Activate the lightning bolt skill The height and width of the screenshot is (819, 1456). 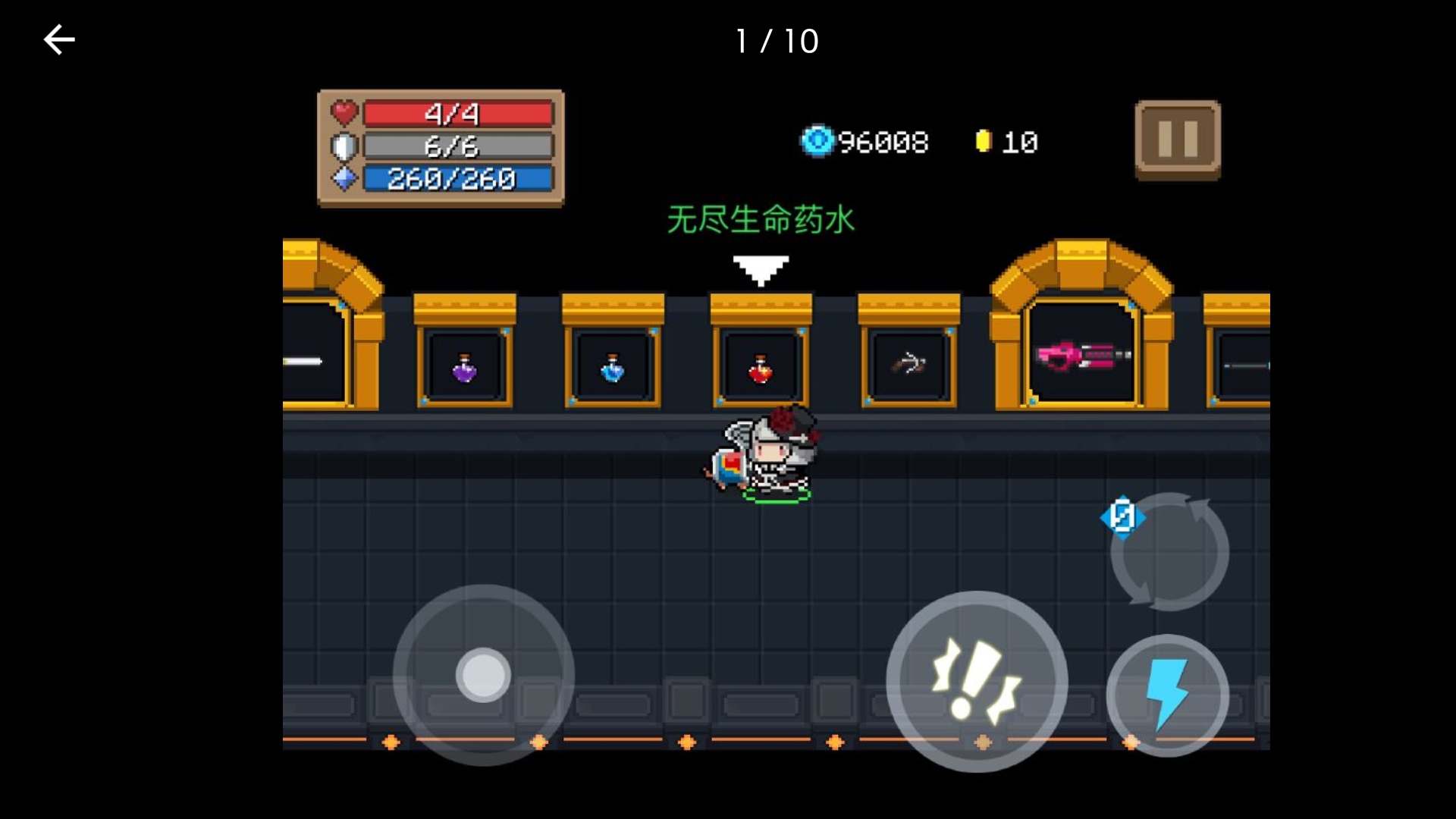pyautogui.click(x=1167, y=694)
